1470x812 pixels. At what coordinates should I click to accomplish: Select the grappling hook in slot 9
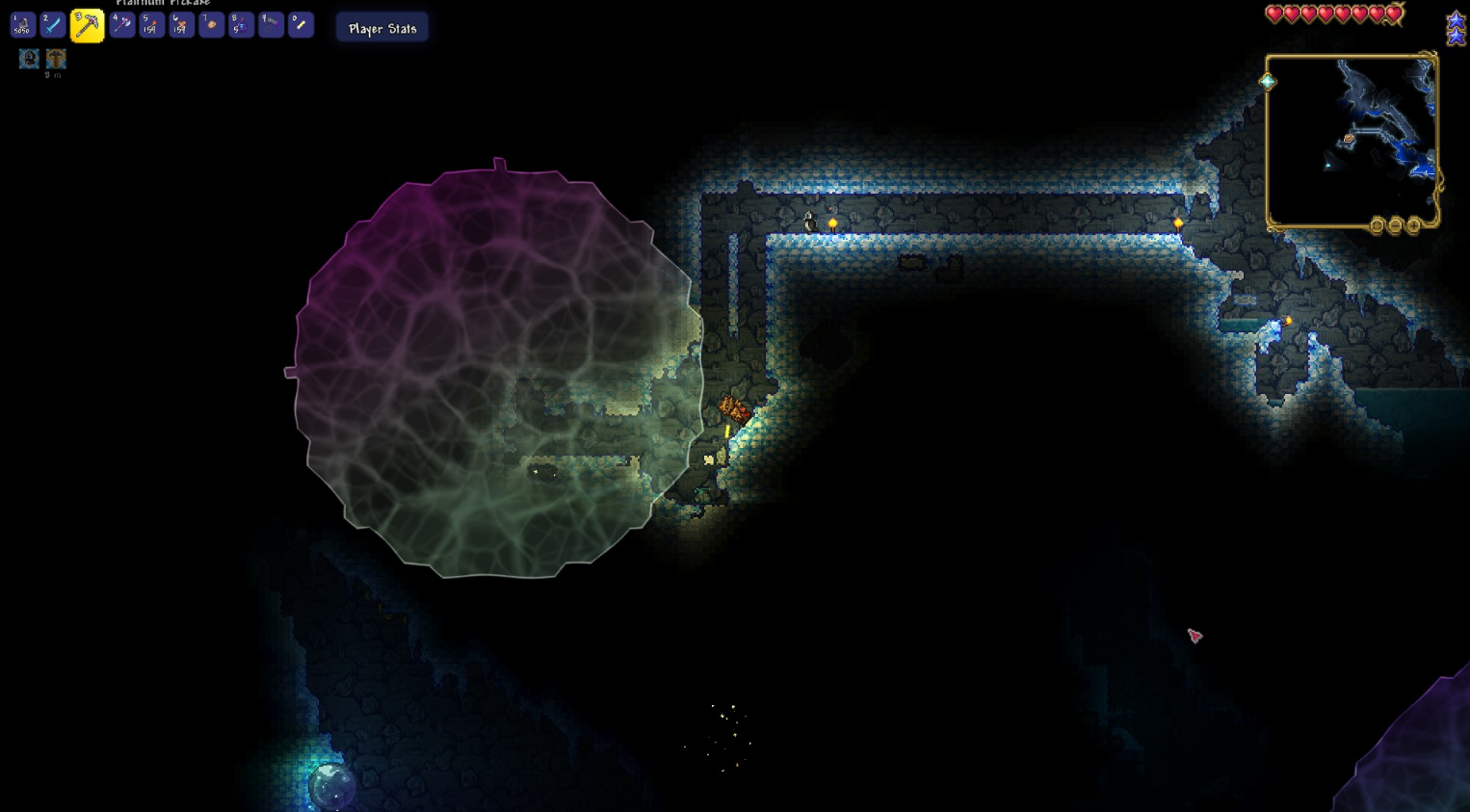pyautogui.click(x=271, y=25)
